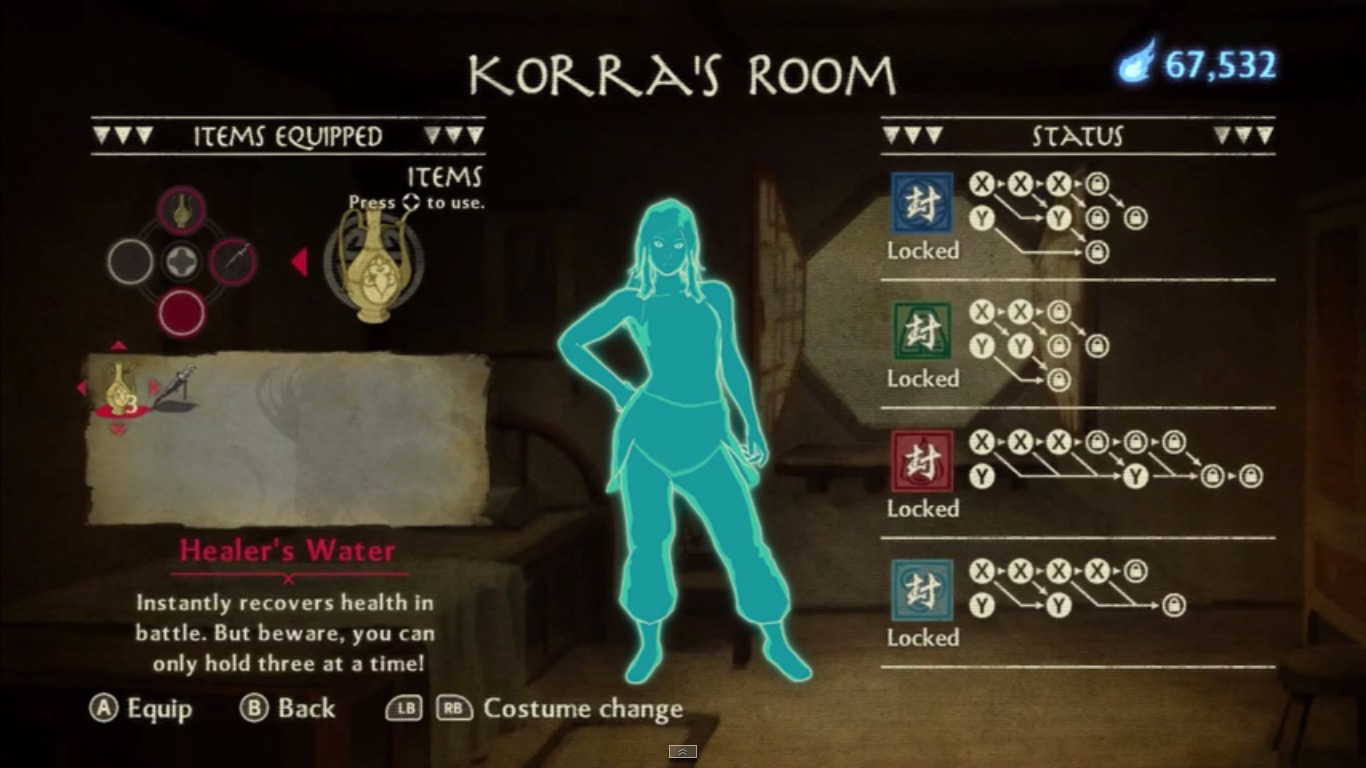Select the highlighted red bottom equip slot
Image resolution: width=1366 pixels, height=768 pixels.
(182, 313)
